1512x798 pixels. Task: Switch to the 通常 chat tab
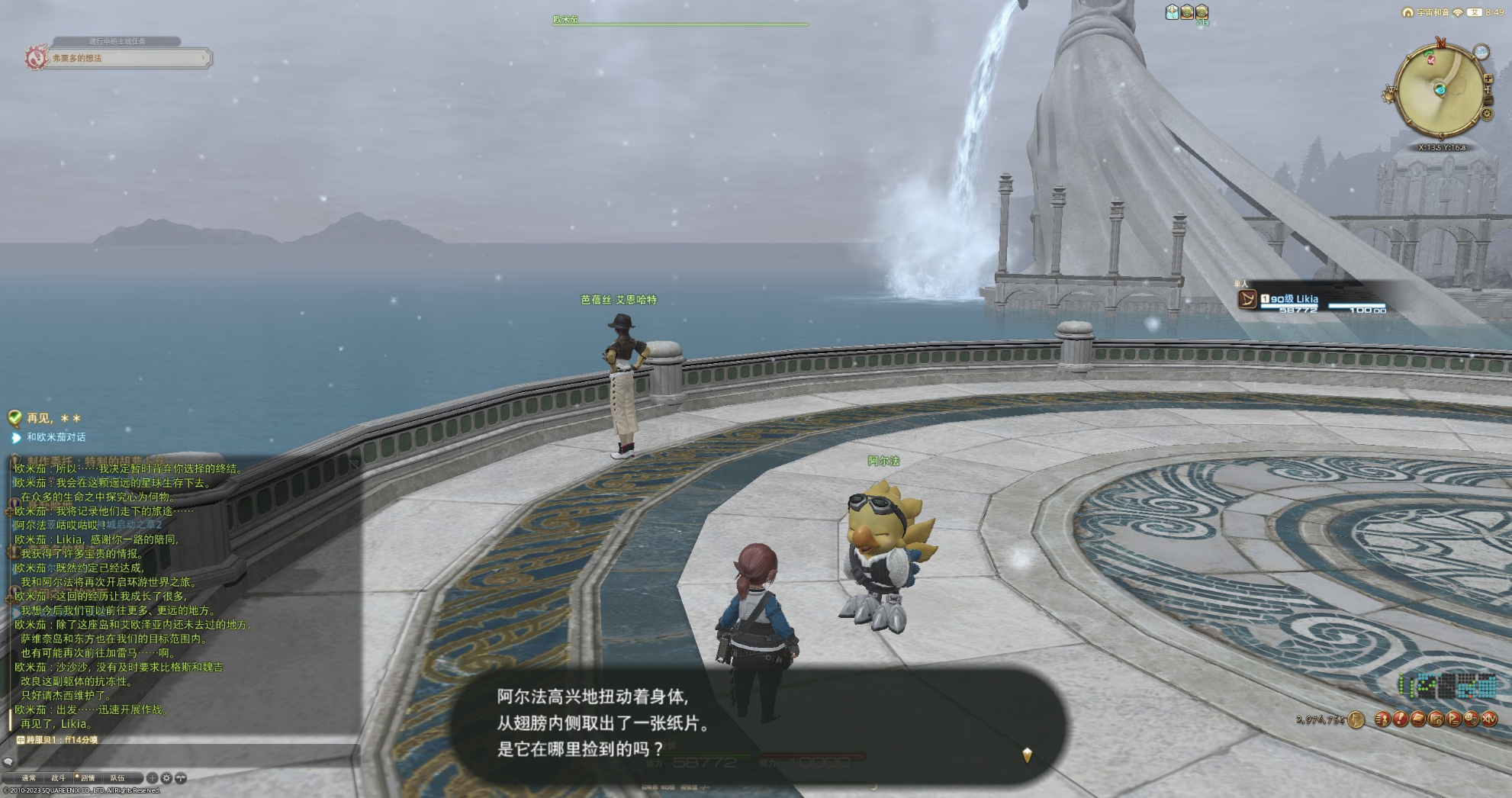28,778
